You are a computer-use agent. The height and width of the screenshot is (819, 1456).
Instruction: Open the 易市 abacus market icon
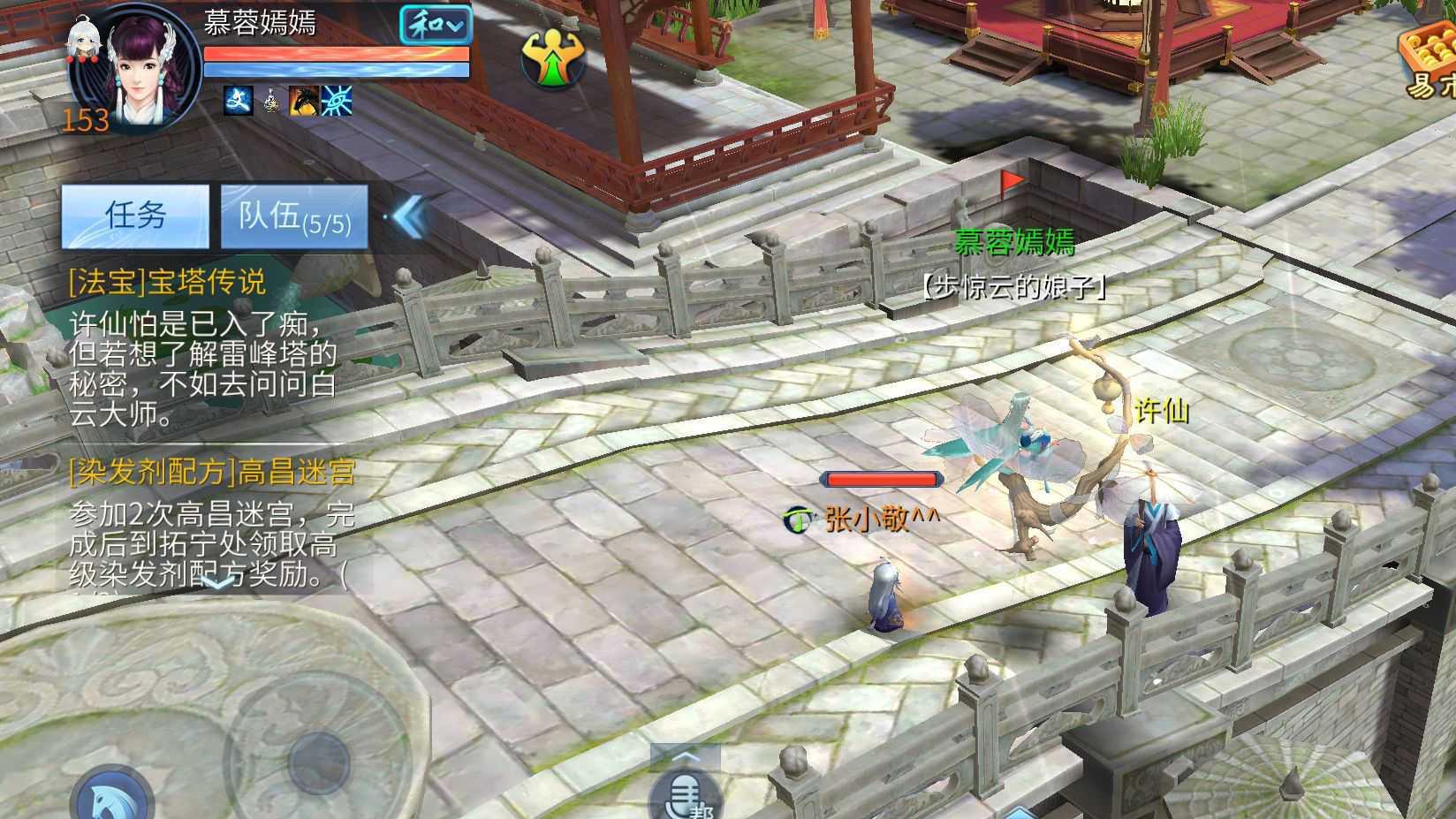coord(1428,62)
